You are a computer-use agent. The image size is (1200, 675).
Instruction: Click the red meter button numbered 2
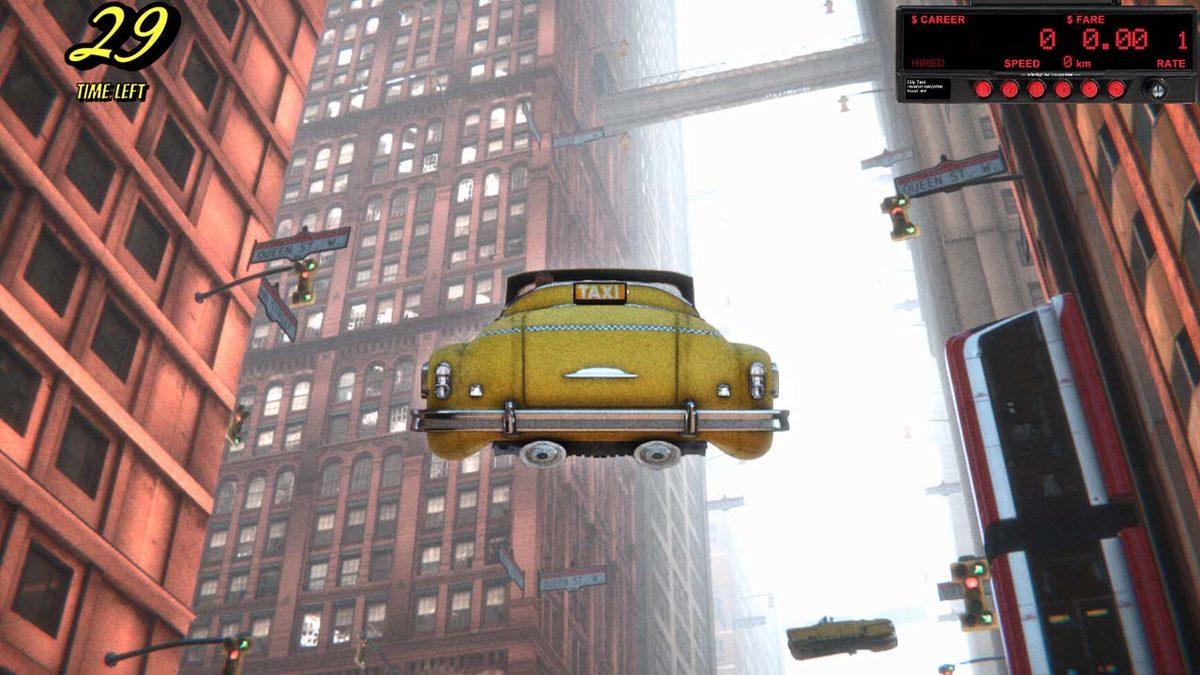click(1009, 89)
